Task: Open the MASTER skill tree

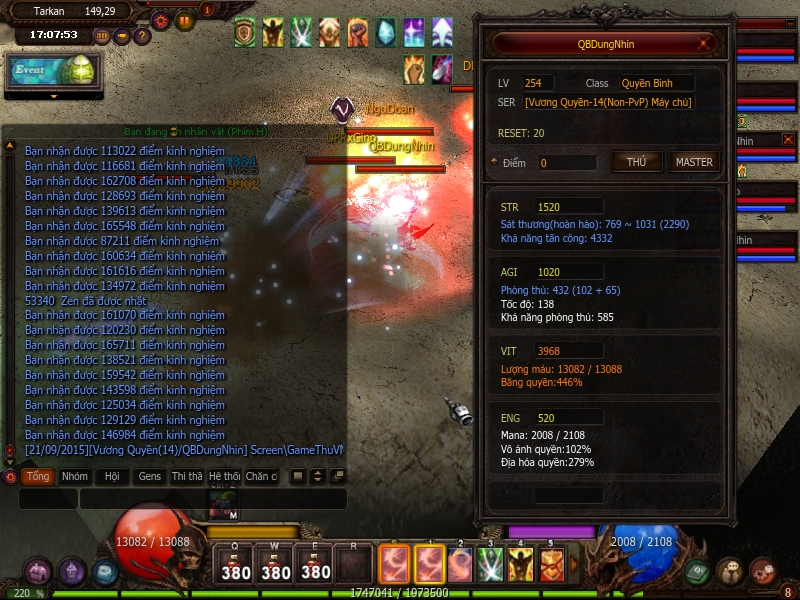Action: (694, 162)
